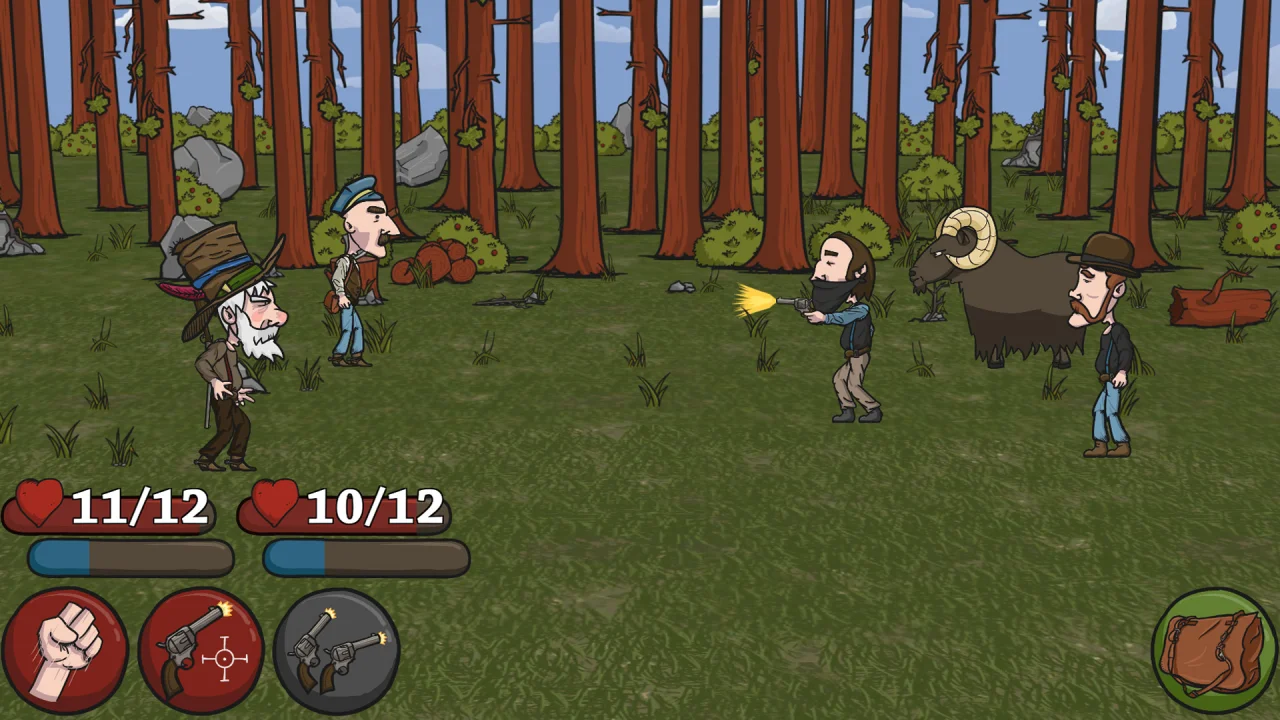Open the leather satchel inventory
1280x720 pixels.
coord(1214,650)
